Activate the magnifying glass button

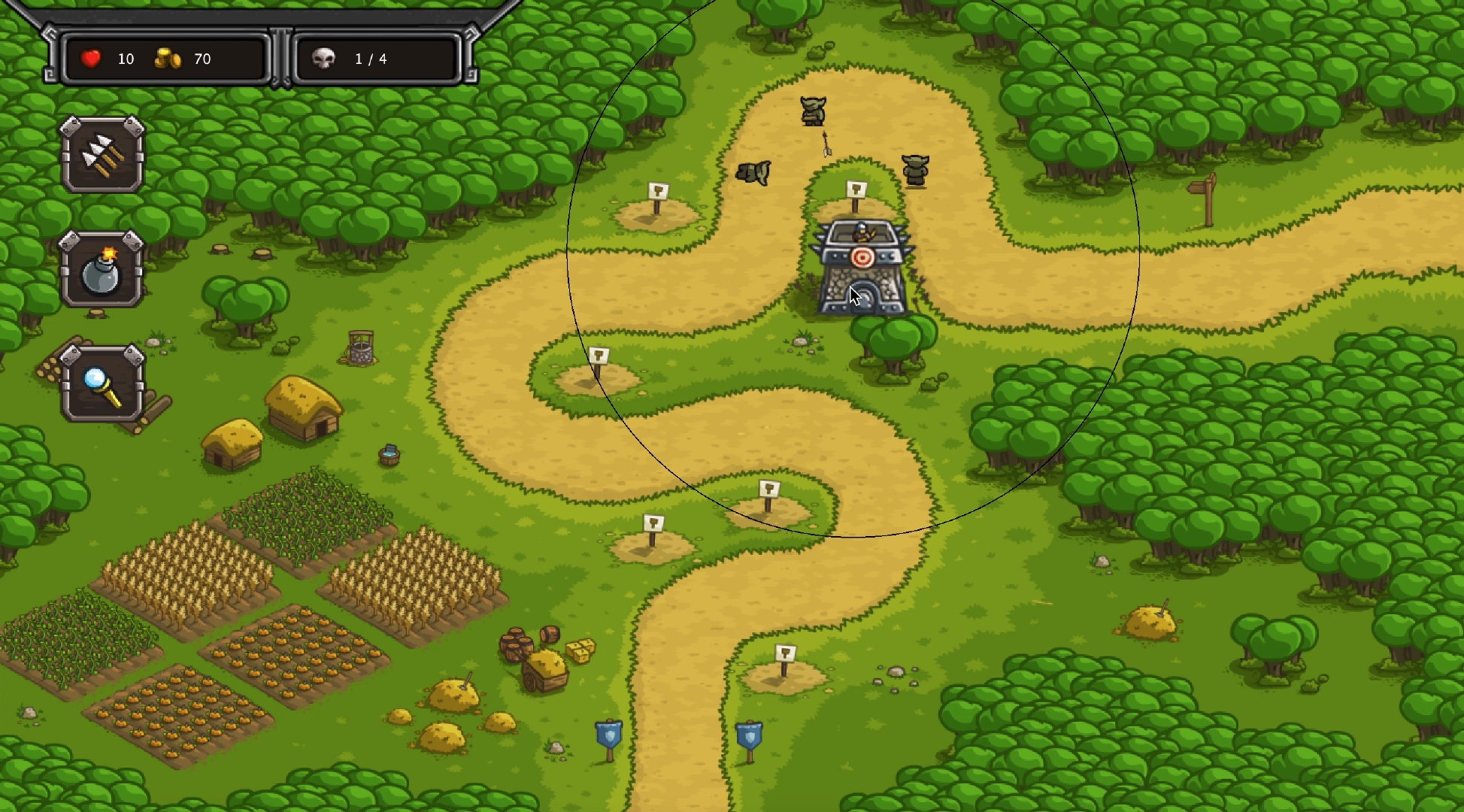(x=102, y=383)
